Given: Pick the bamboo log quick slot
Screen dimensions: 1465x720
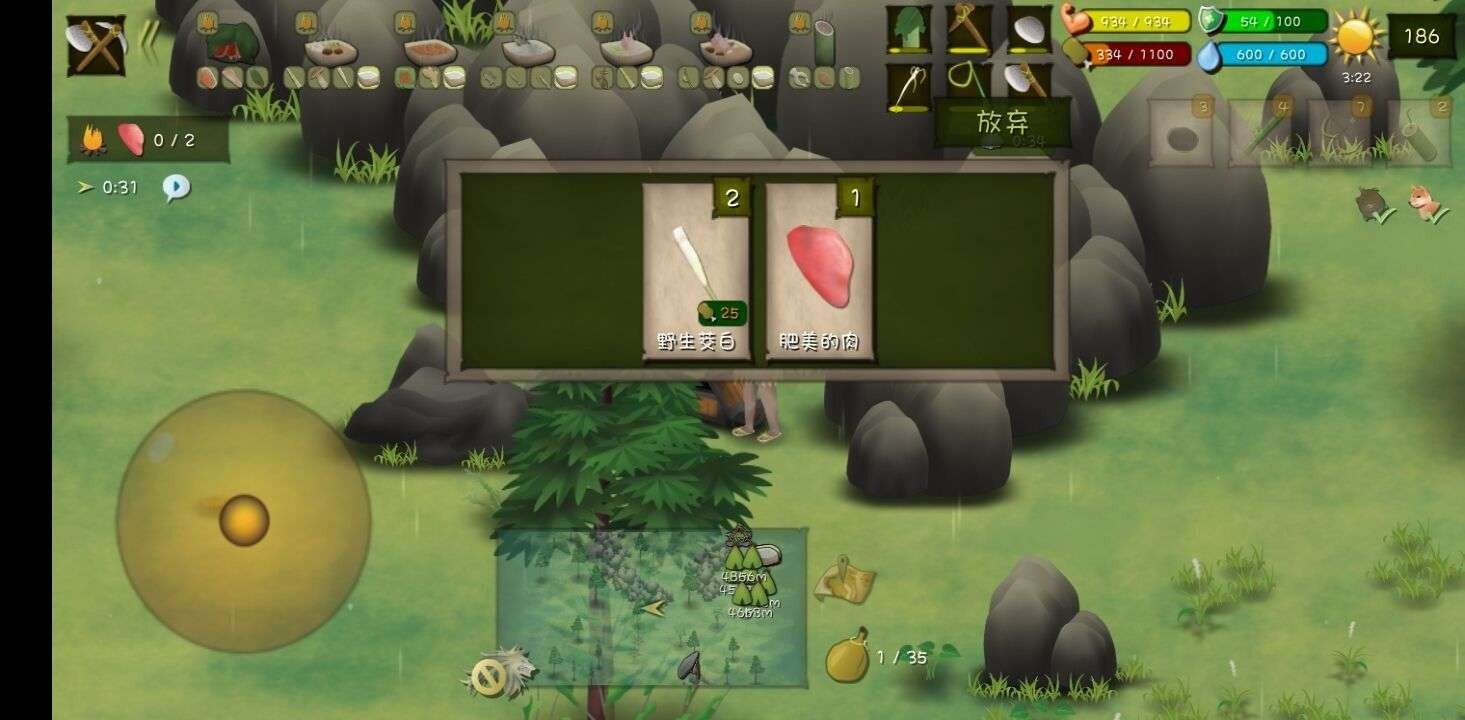Looking at the screenshot, I should pos(1419,135).
